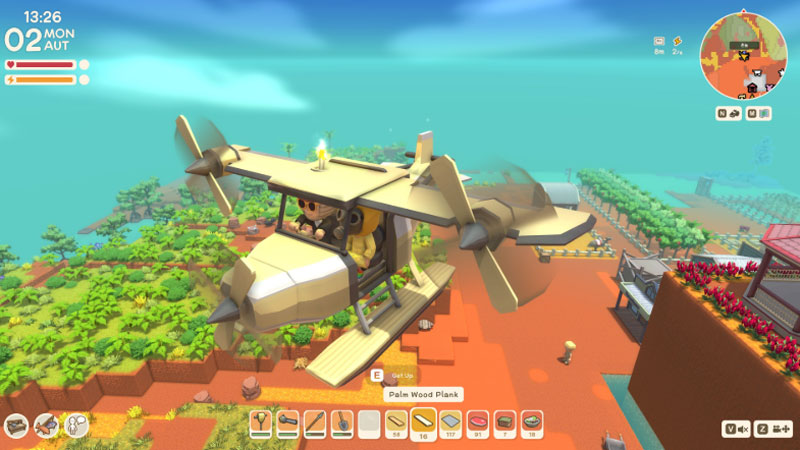Viewport: 800px width, 450px height.
Task: Open the fish and tools collection icon
Action: [x=46, y=426]
